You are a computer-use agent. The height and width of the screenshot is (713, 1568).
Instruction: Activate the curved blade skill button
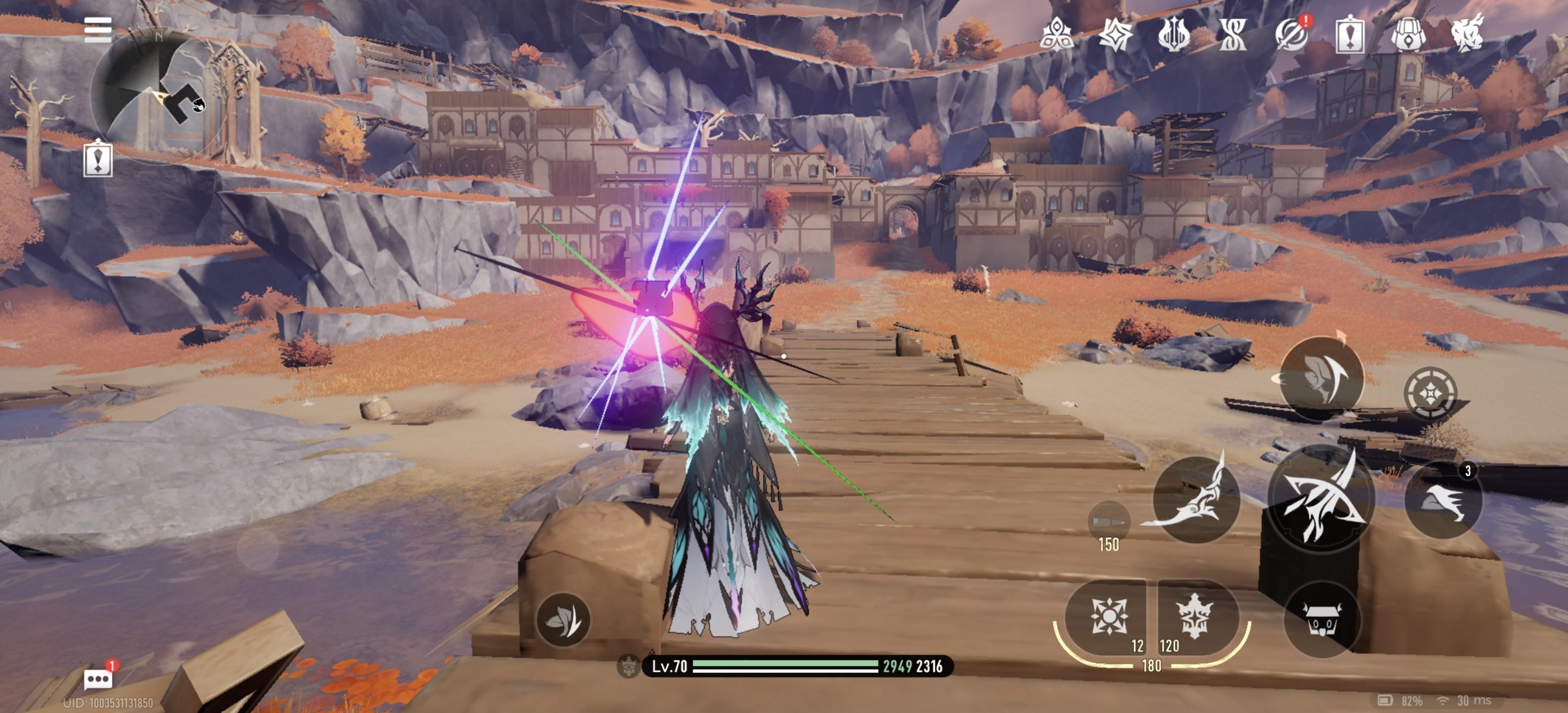click(1196, 499)
